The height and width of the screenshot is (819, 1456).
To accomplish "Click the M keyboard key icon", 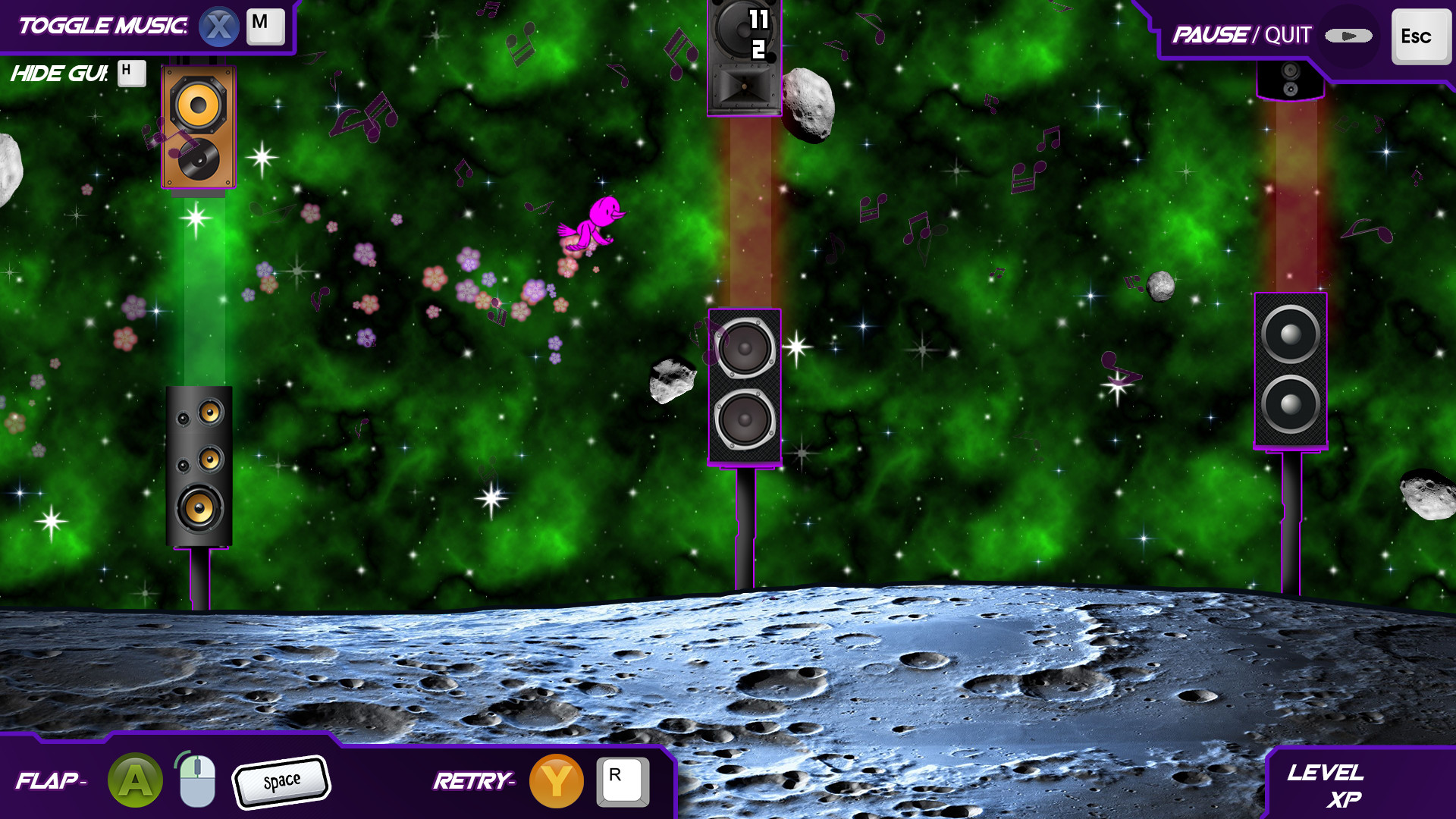I will [x=265, y=26].
